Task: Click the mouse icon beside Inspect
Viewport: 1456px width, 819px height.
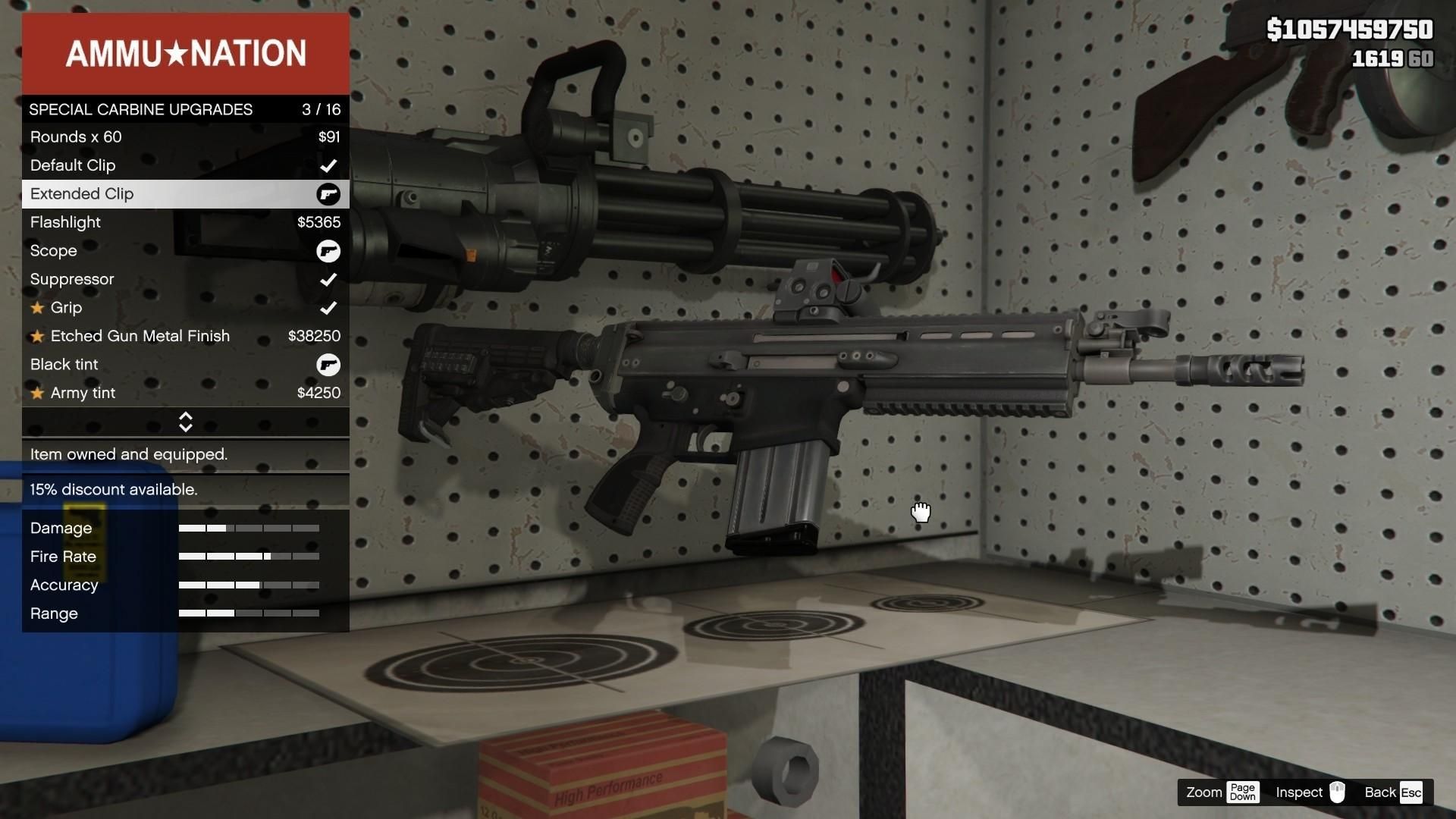Action: pyautogui.click(x=1337, y=792)
